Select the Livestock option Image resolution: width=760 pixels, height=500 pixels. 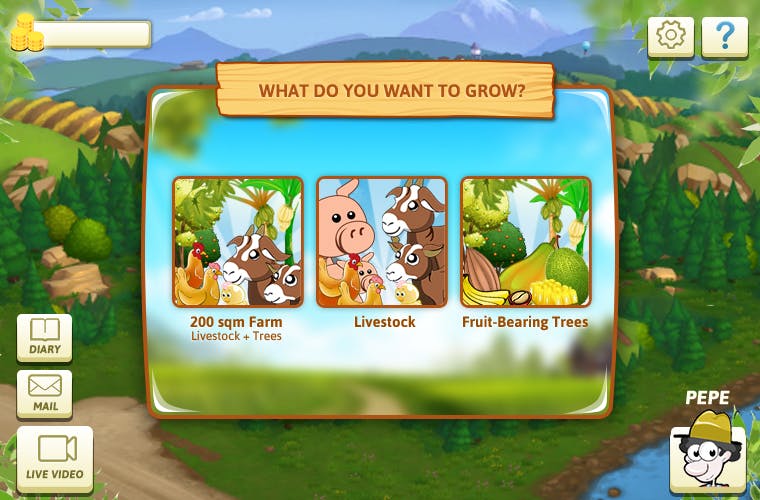382,242
